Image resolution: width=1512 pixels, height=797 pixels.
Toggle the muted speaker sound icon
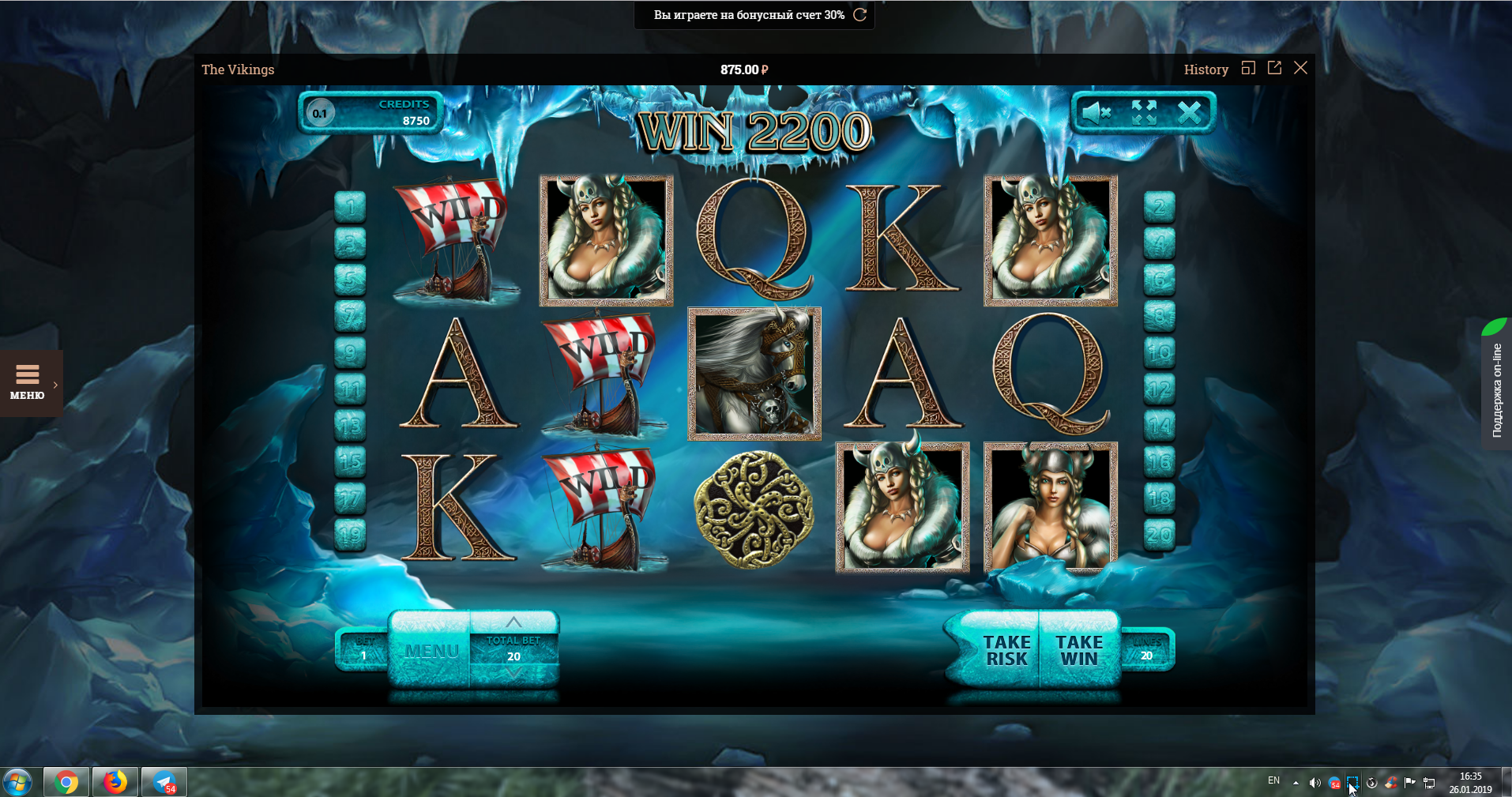tap(1096, 113)
